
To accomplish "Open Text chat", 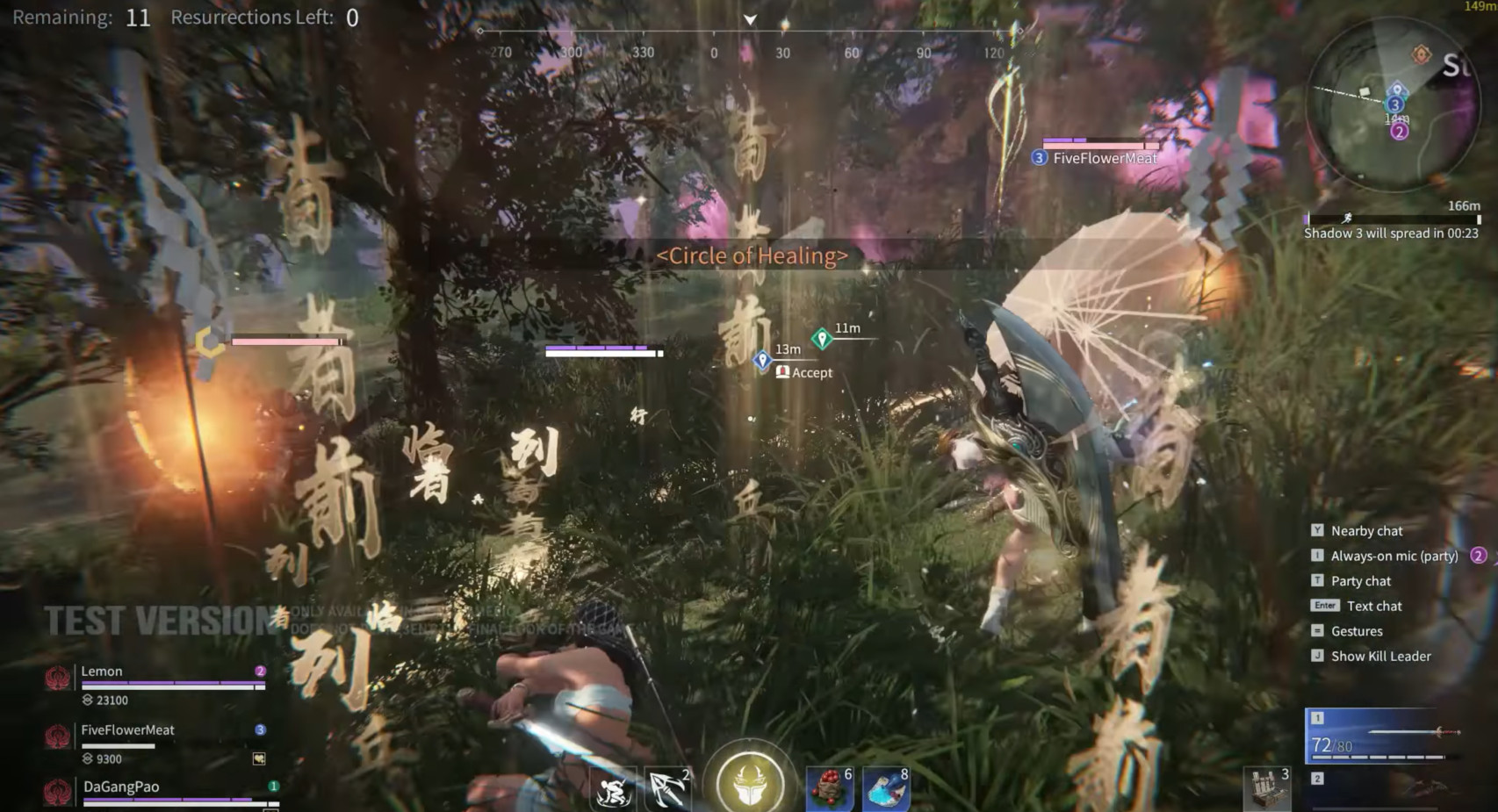I will click(x=1374, y=607).
